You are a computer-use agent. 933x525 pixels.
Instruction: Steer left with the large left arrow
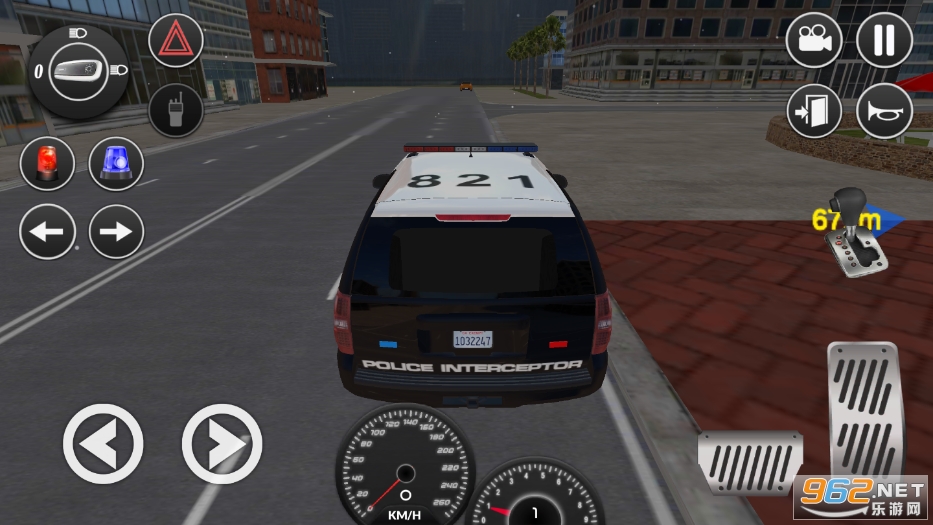pos(103,443)
